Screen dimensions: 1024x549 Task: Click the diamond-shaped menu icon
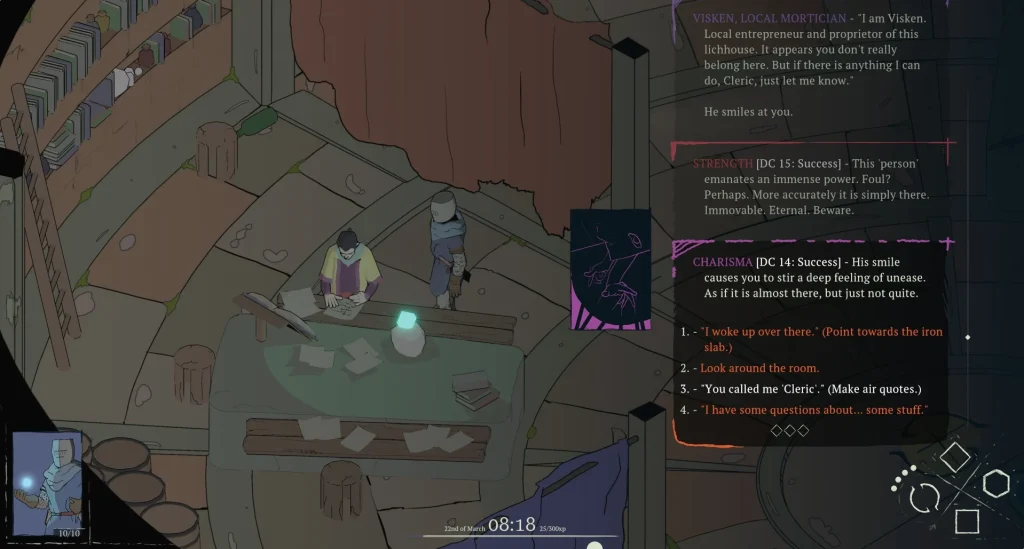pos(955,458)
